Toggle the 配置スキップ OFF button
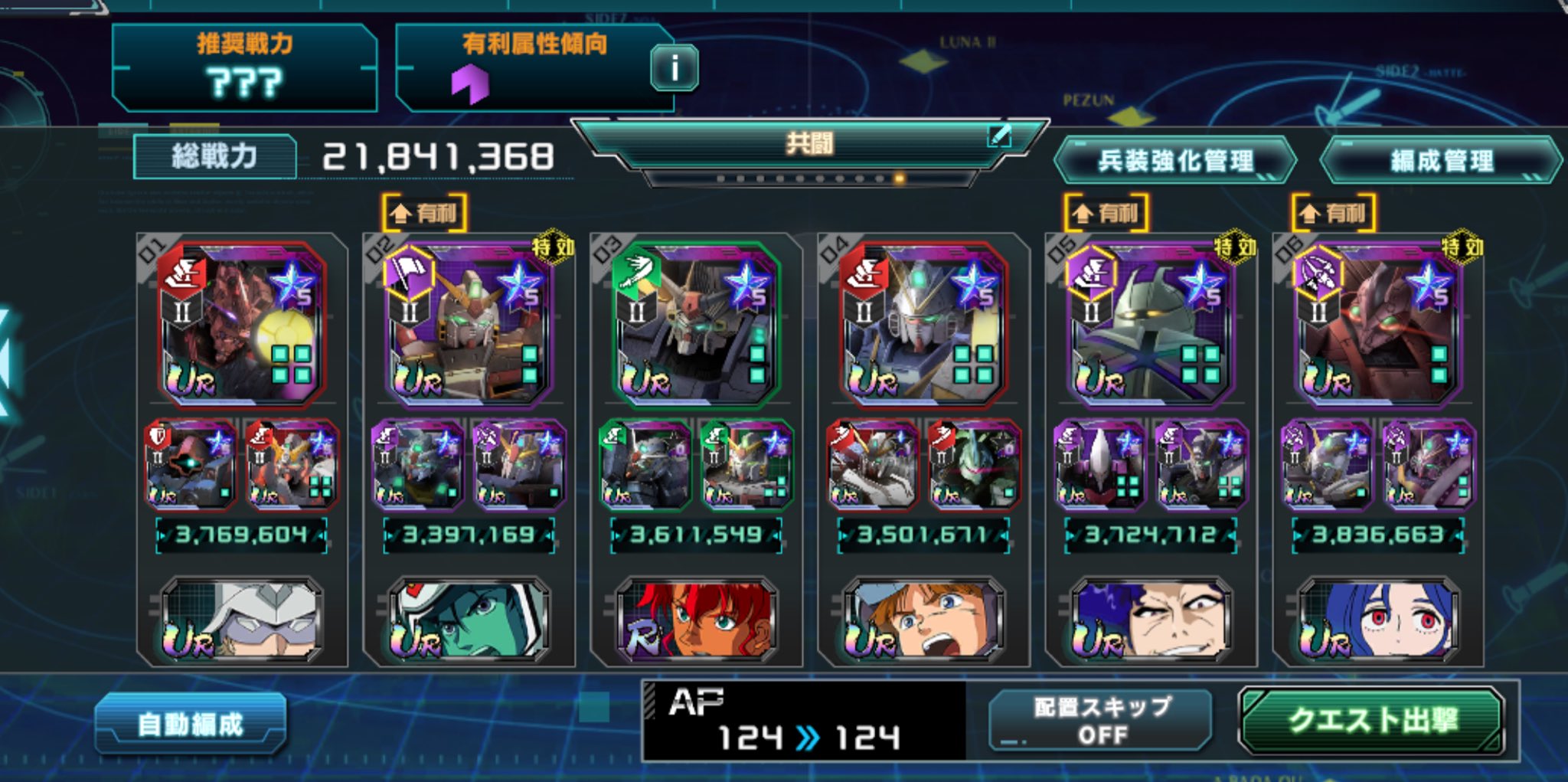 point(1101,721)
